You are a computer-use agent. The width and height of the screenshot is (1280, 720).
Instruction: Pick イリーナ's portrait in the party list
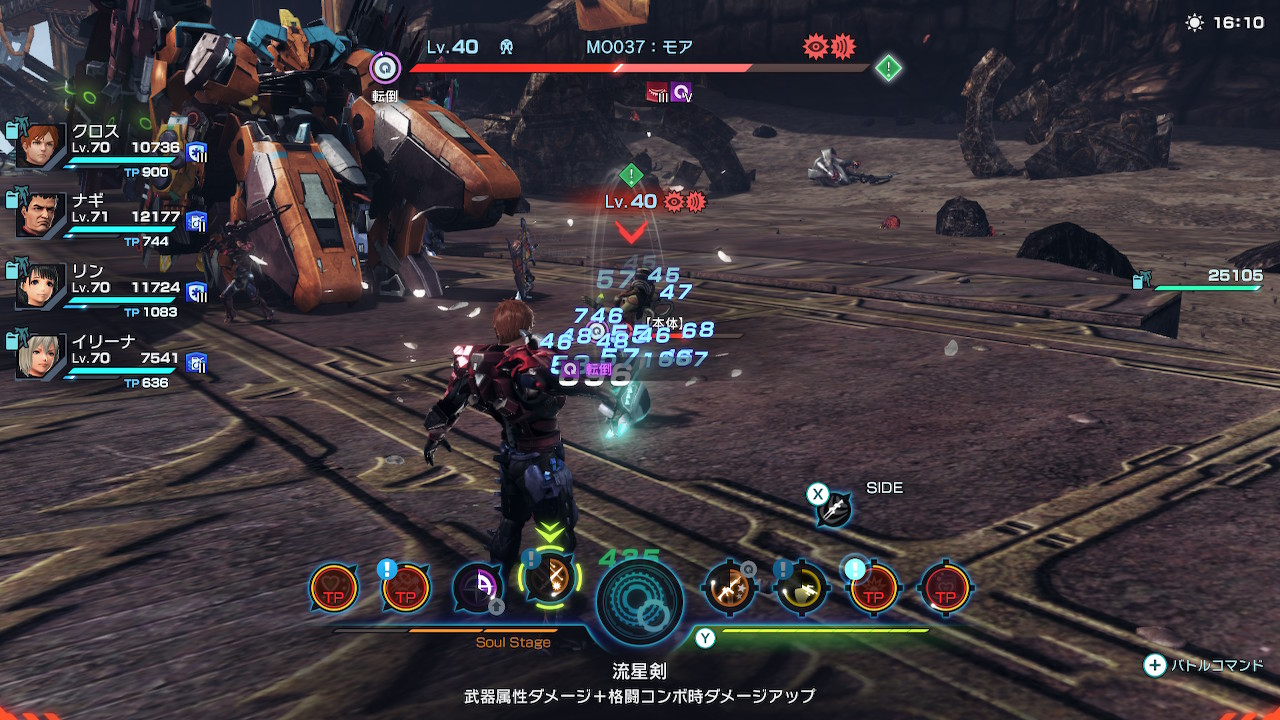(x=41, y=357)
